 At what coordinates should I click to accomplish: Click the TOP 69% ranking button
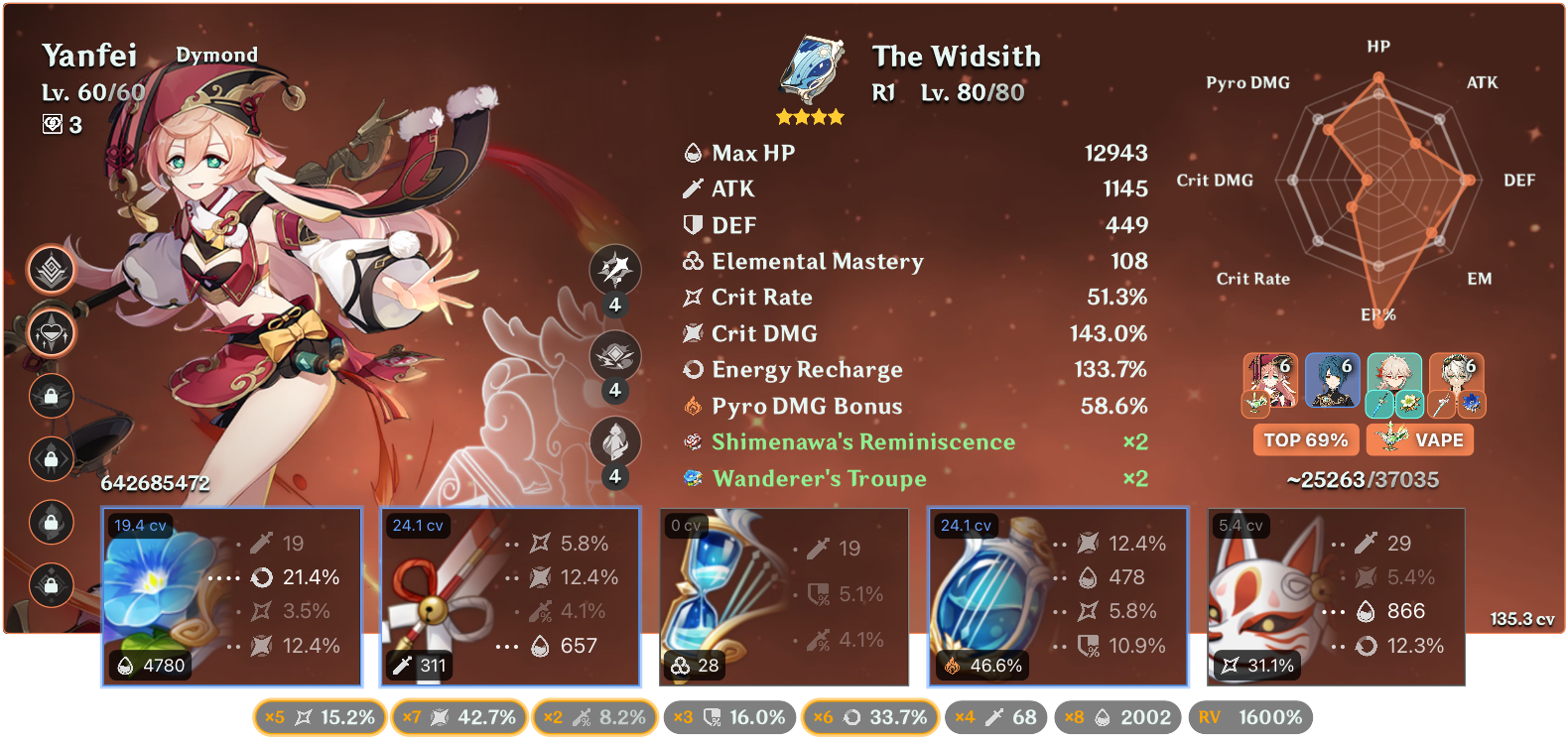(x=1306, y=439)
